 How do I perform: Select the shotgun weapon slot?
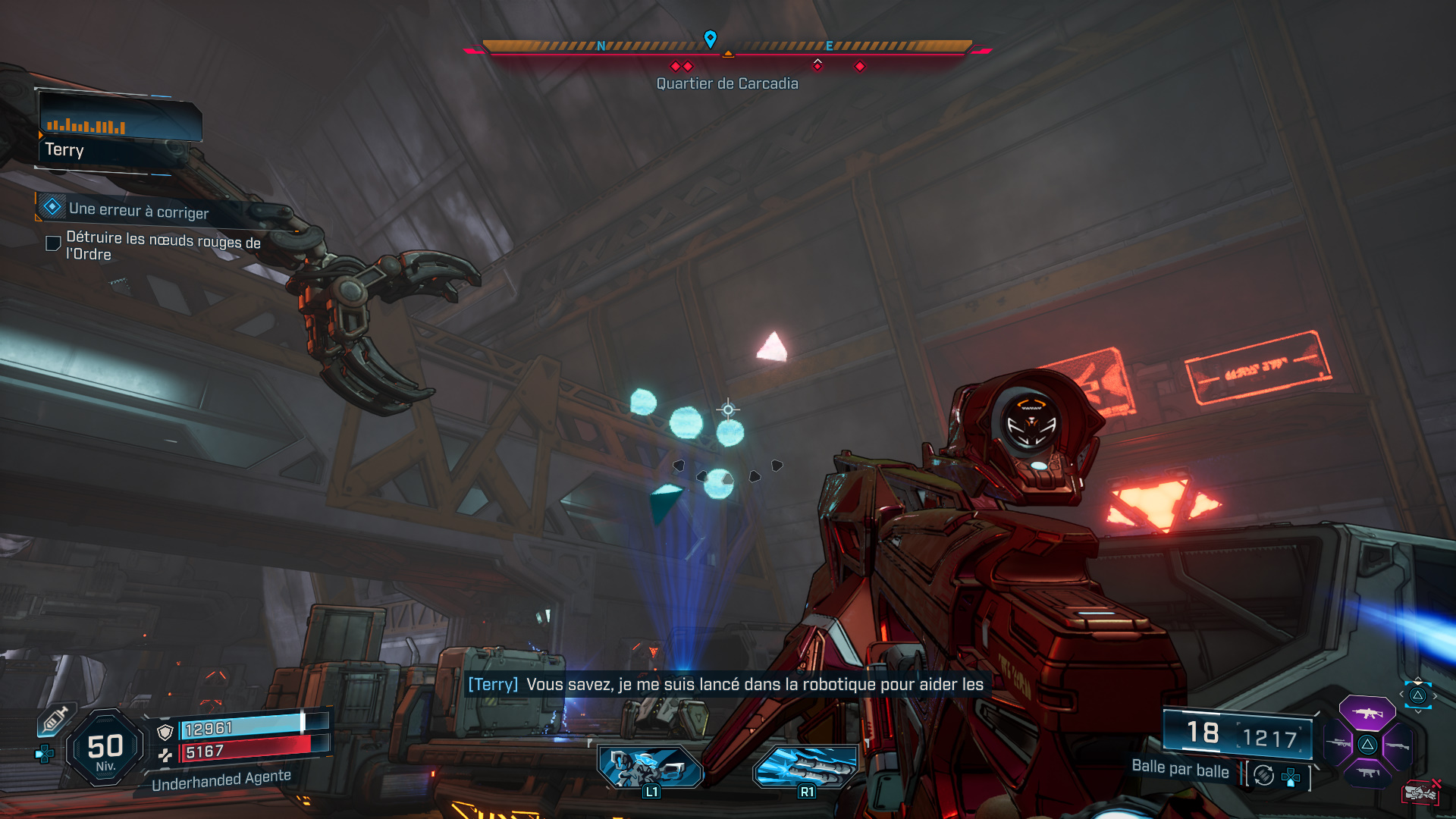1397,746
